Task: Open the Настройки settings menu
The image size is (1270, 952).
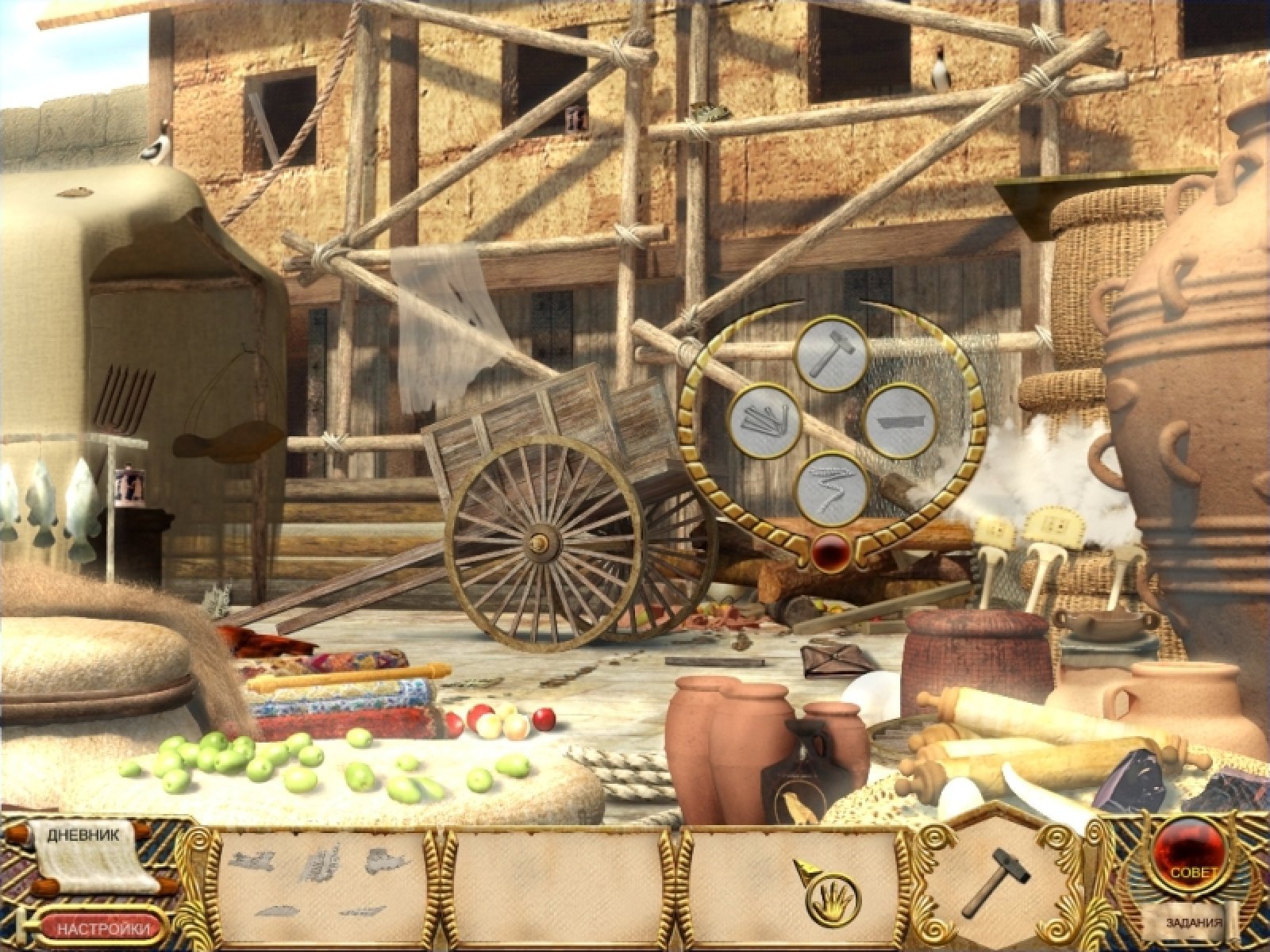Action: 105,927
